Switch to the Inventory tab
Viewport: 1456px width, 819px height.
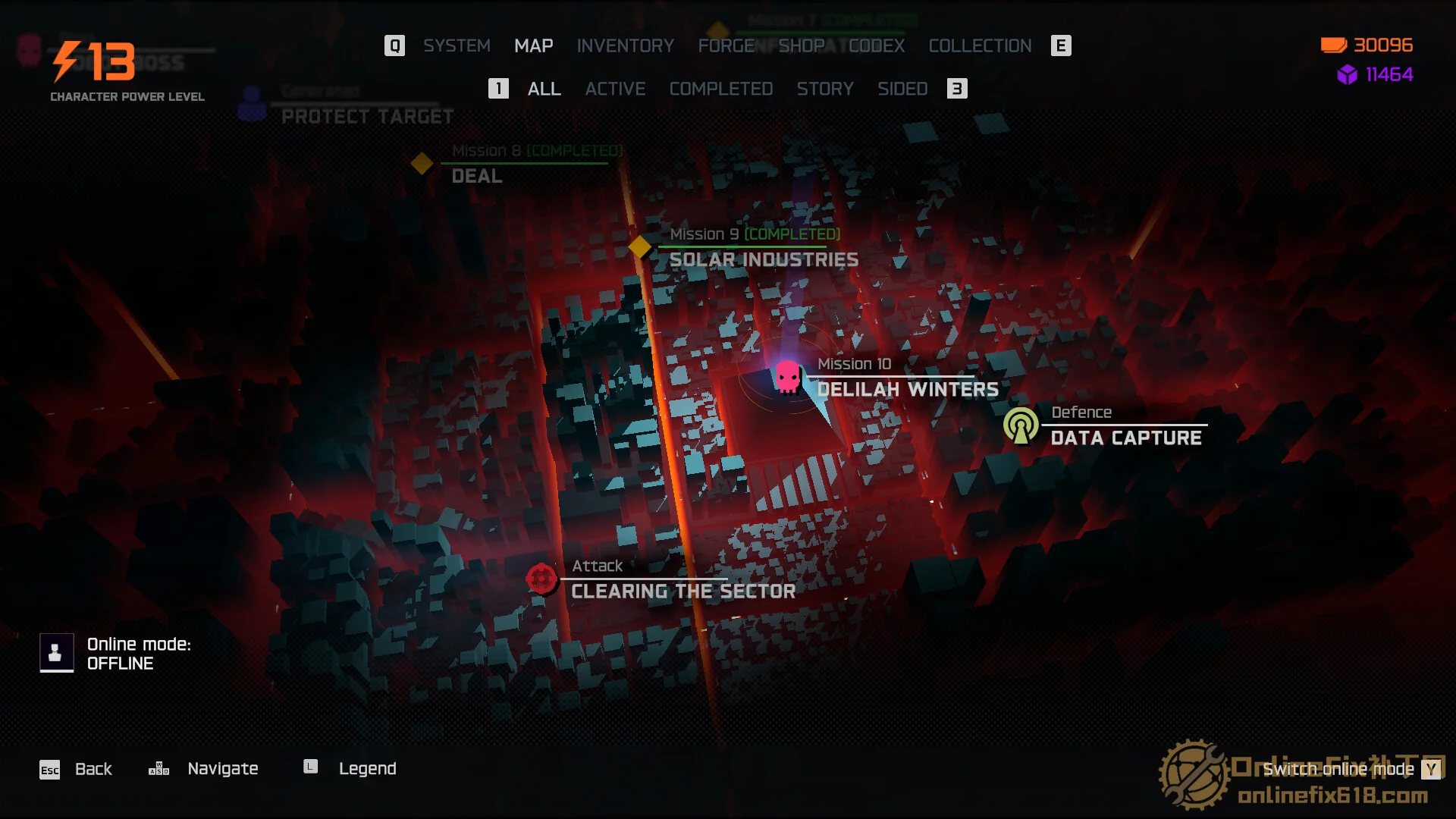tap(625, 45)
